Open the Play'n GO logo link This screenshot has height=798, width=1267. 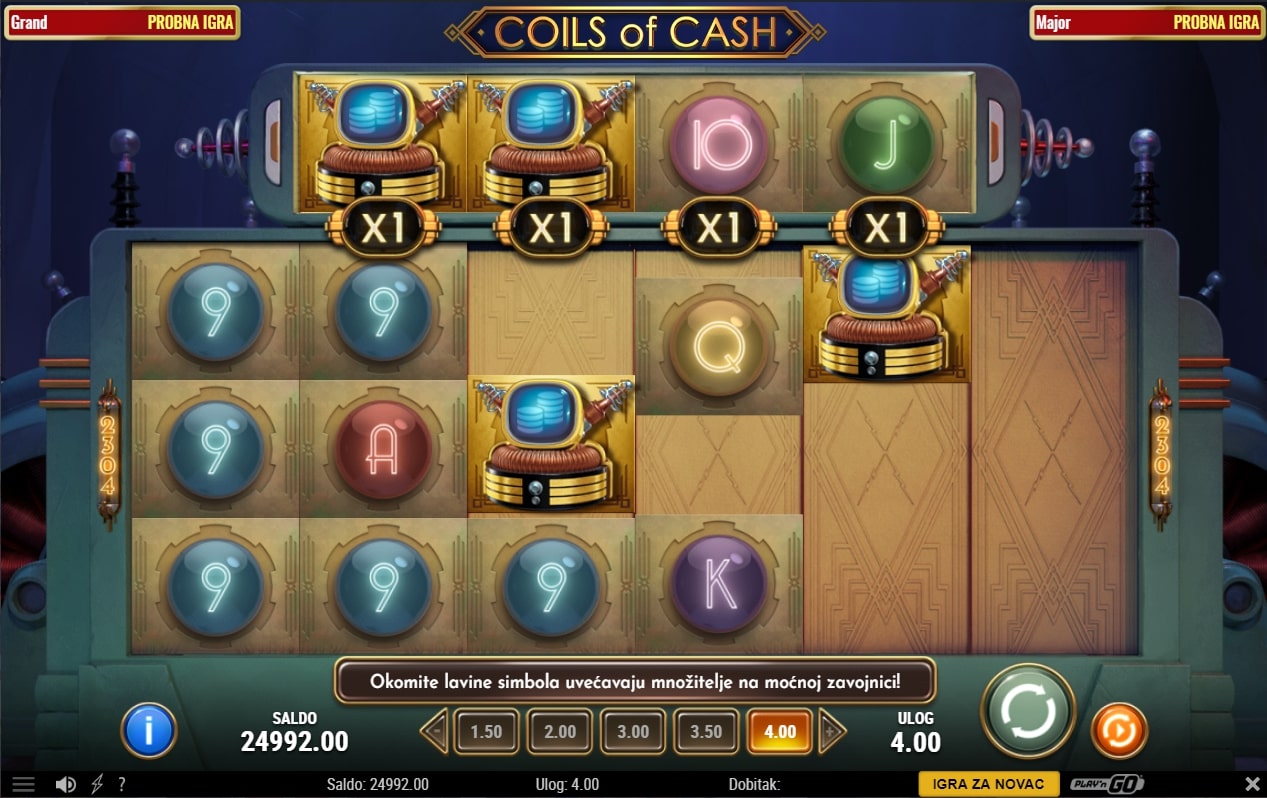click(x=1107, y=785)
